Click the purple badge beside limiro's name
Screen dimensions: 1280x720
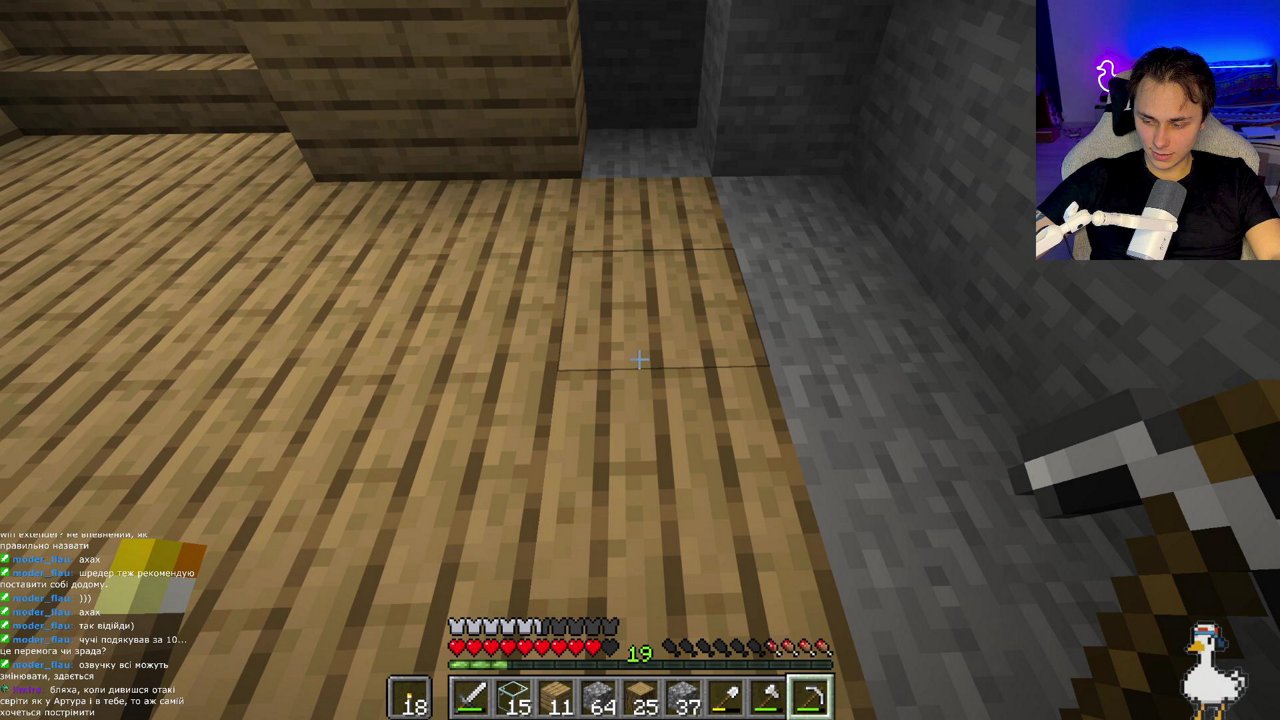(x=5, y=688)
